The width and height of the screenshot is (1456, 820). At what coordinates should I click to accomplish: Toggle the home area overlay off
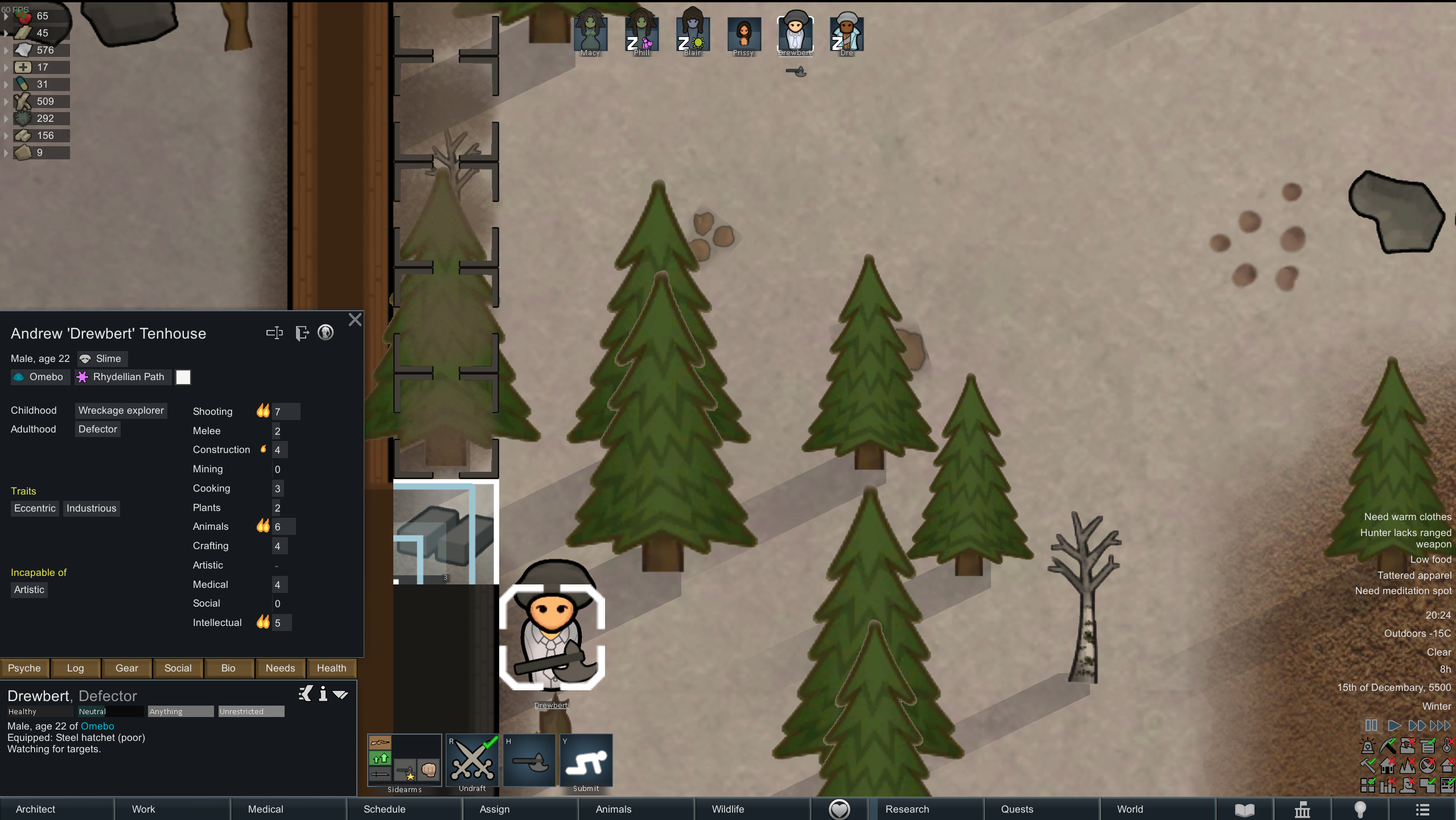pyautogui.click(x=1387, y=765)
